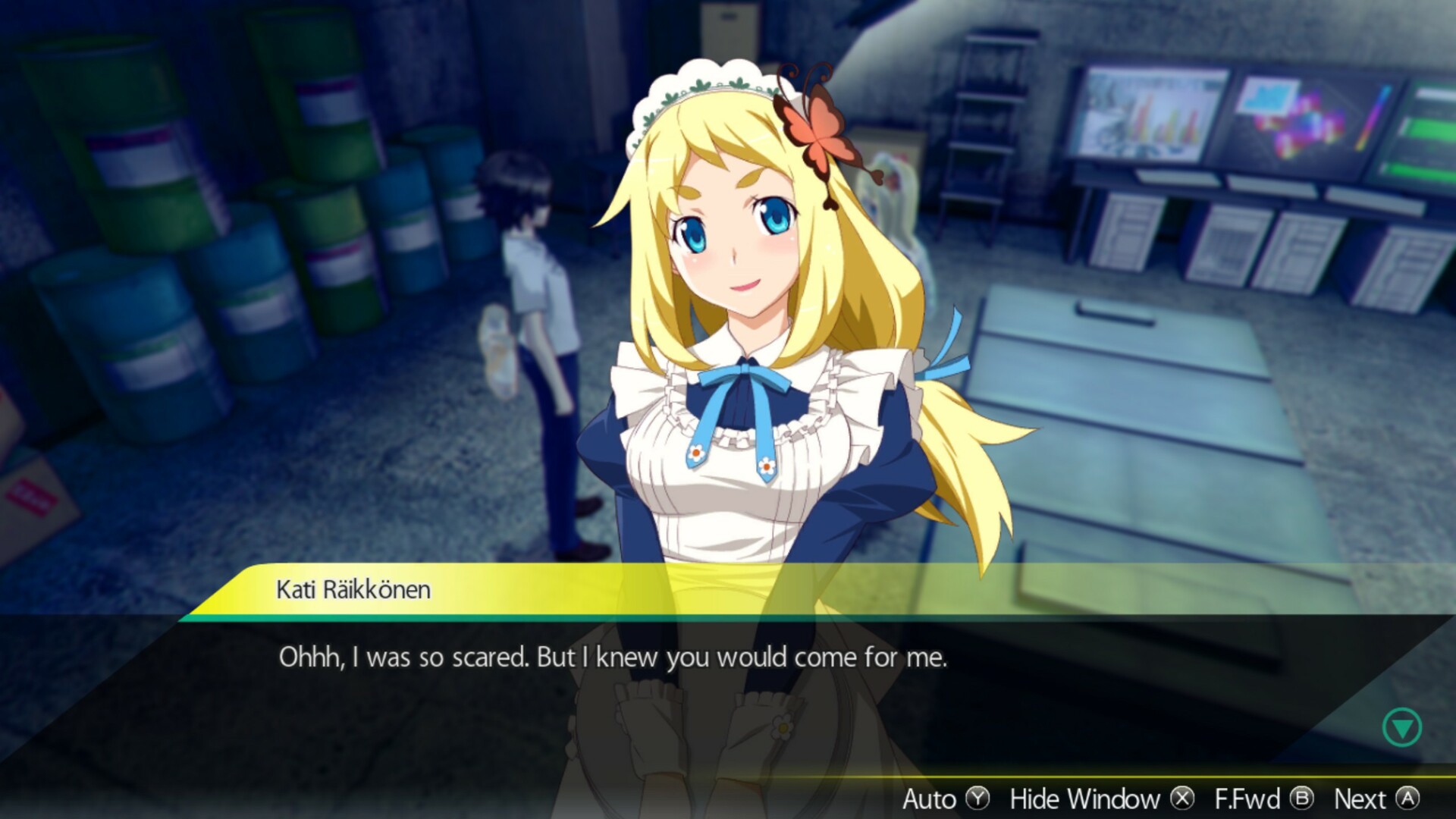Advance the story with the Next button

coord(1361,799)
